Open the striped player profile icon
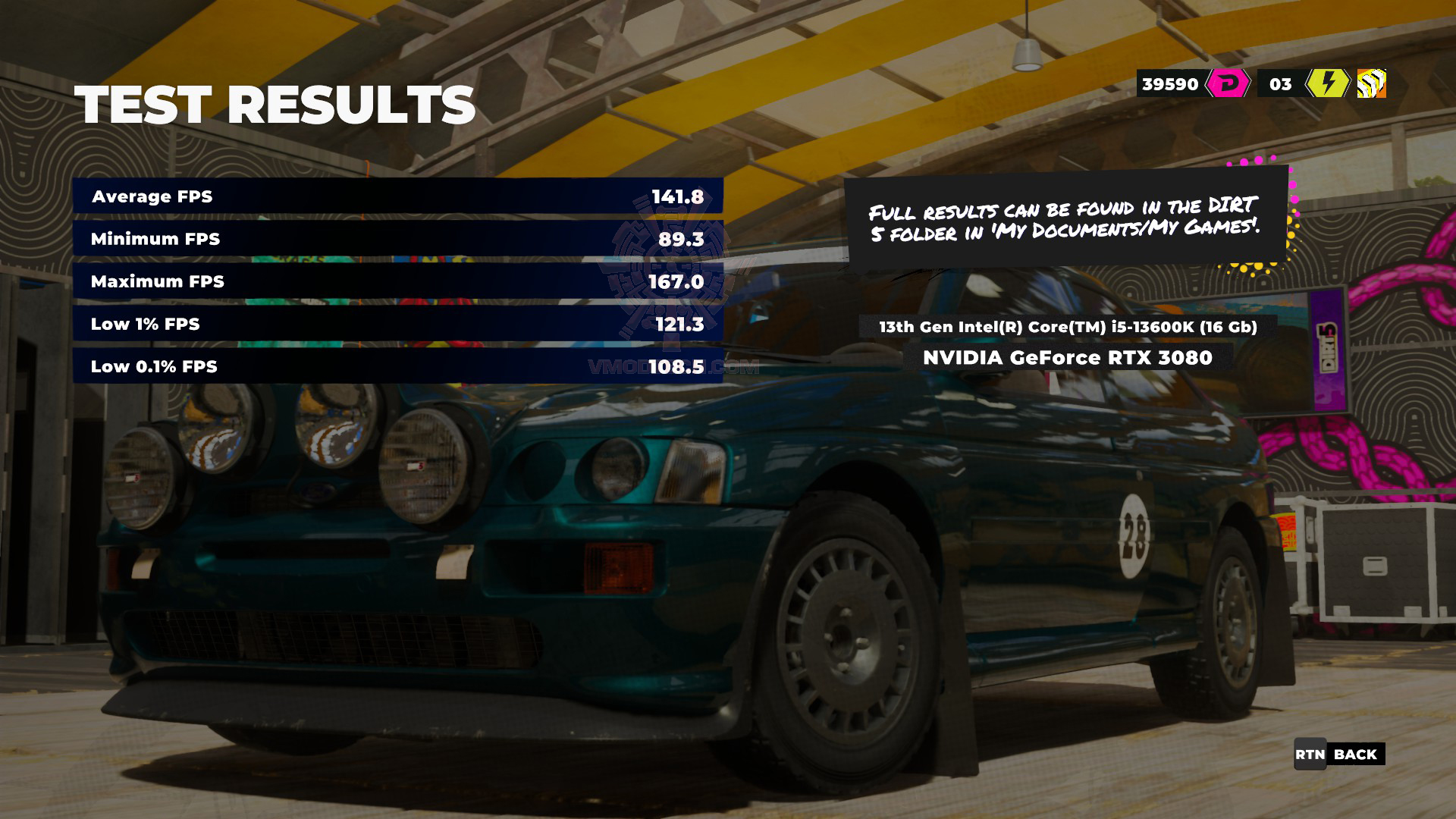This screenshot has width=1456, height=819. (1371, 83)
